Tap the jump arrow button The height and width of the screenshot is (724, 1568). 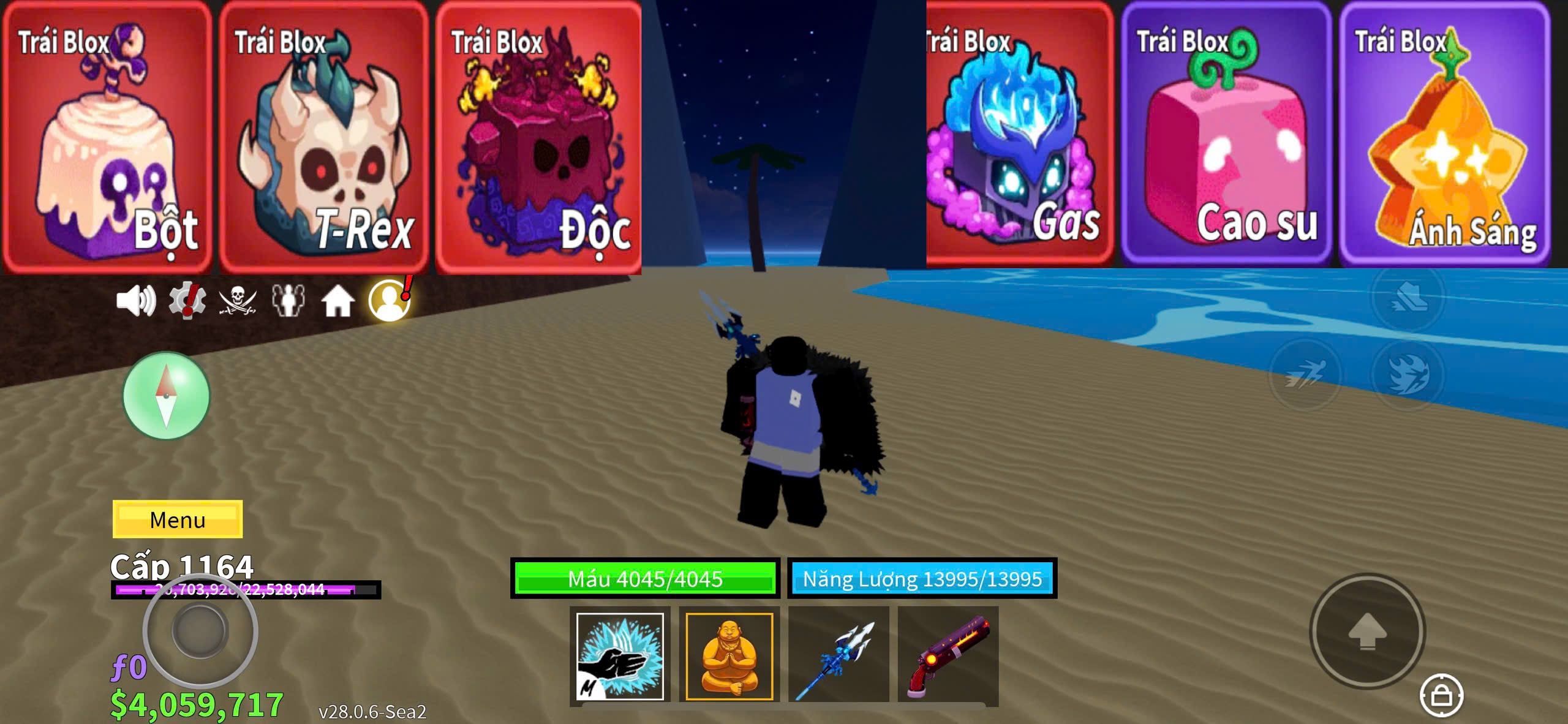pyautogui.click(x=1367, y=632)
